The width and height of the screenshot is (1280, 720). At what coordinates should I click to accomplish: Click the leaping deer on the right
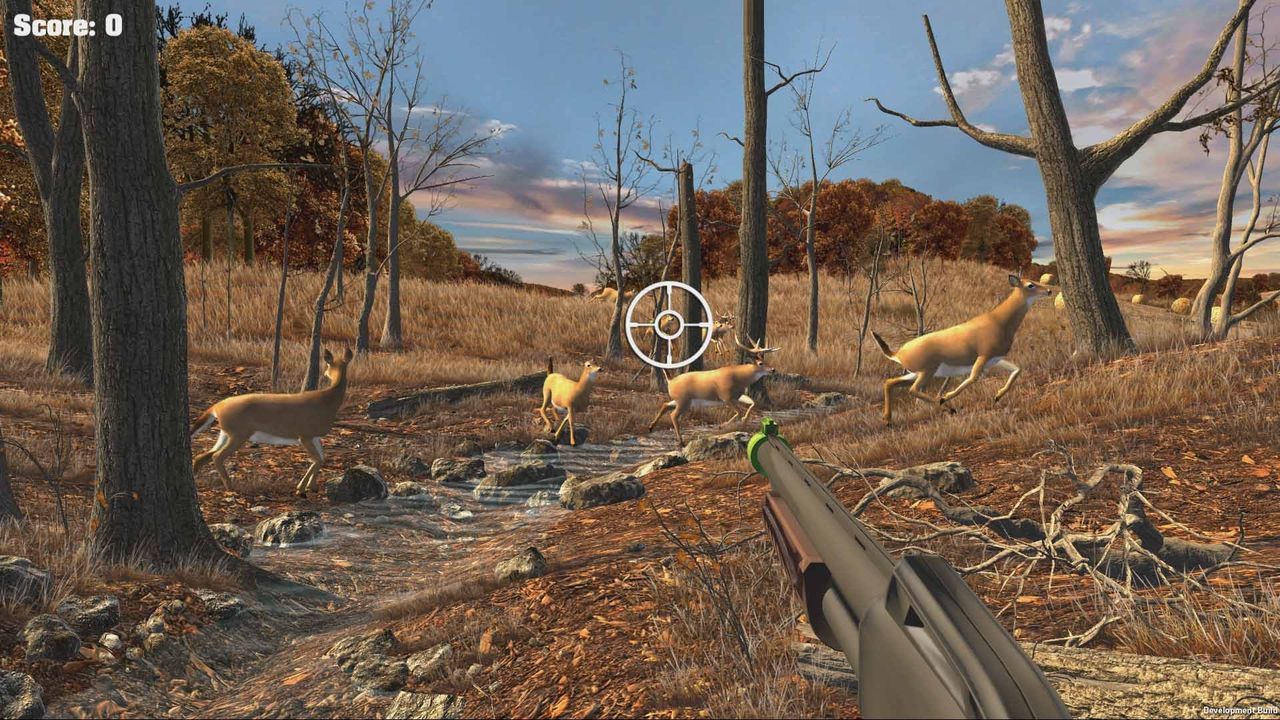[960, 340]
